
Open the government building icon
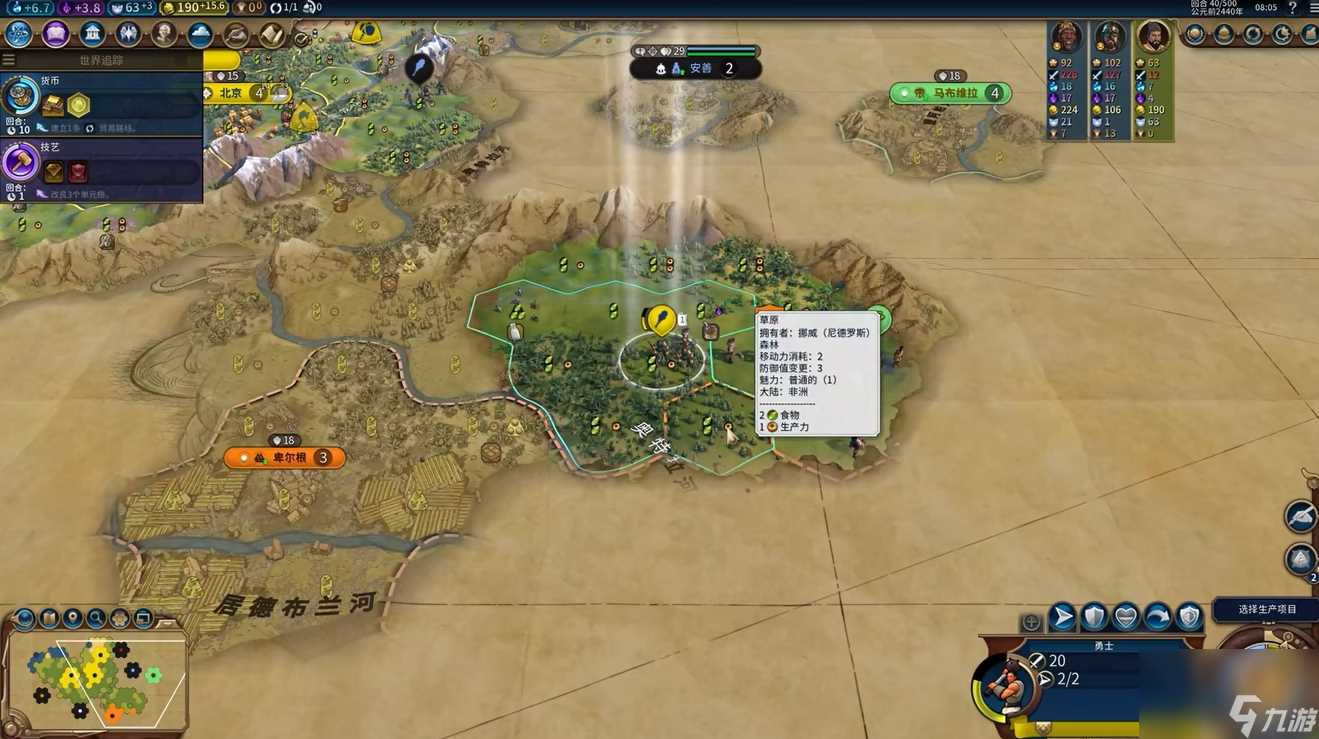point(92,34)
